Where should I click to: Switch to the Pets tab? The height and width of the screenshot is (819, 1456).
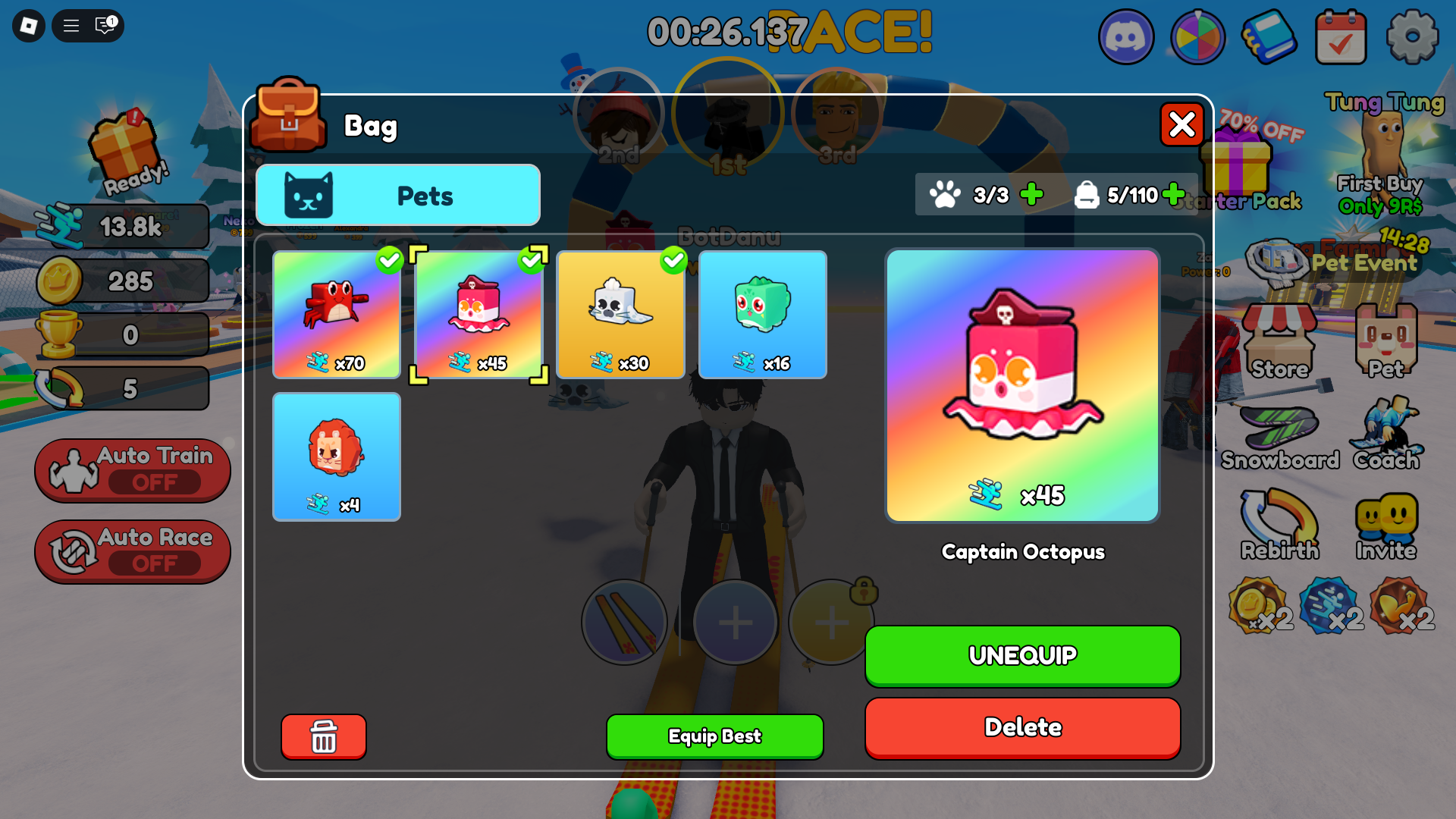398,196
